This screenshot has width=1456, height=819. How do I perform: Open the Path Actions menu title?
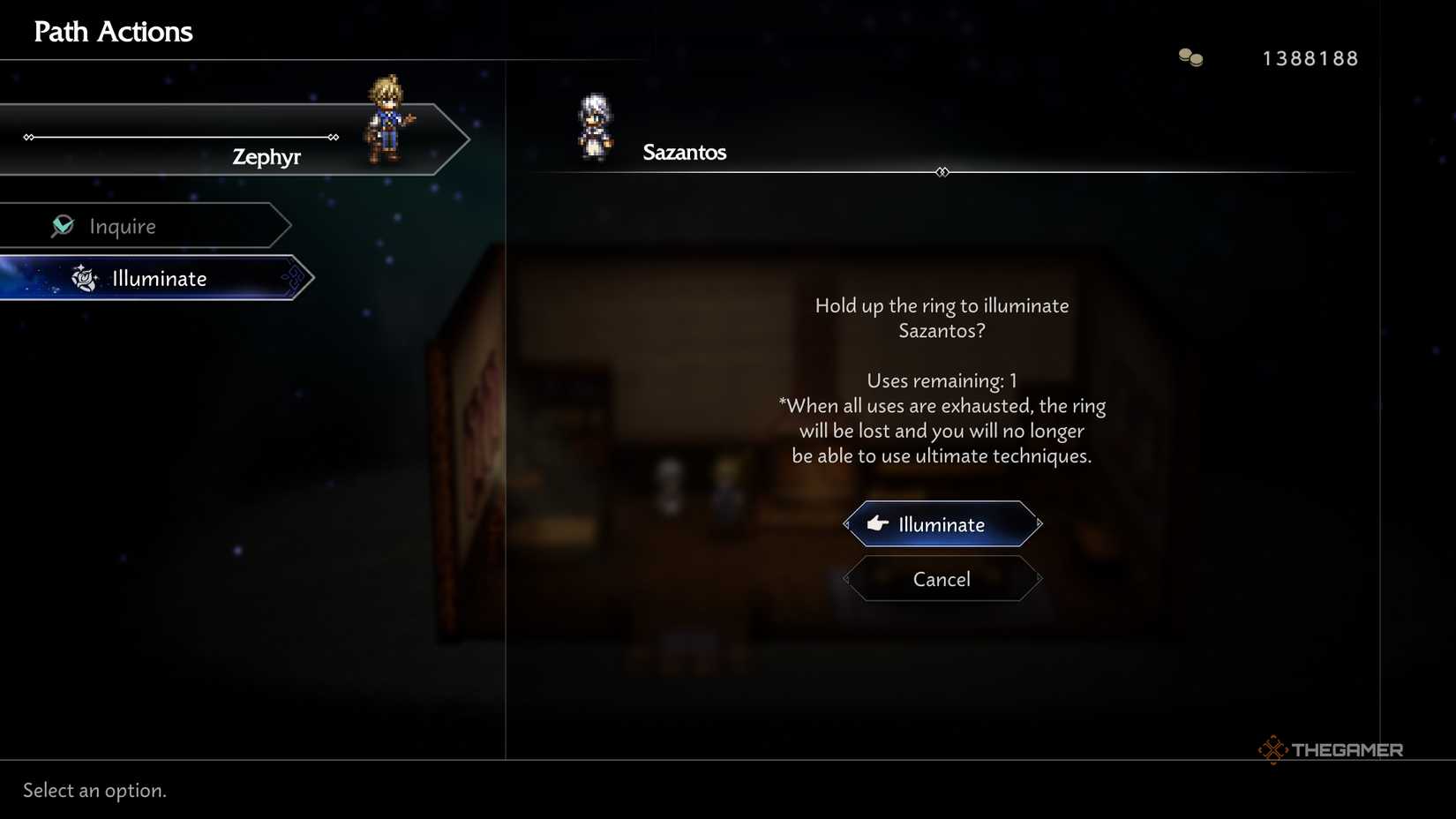tap(113, 31)
